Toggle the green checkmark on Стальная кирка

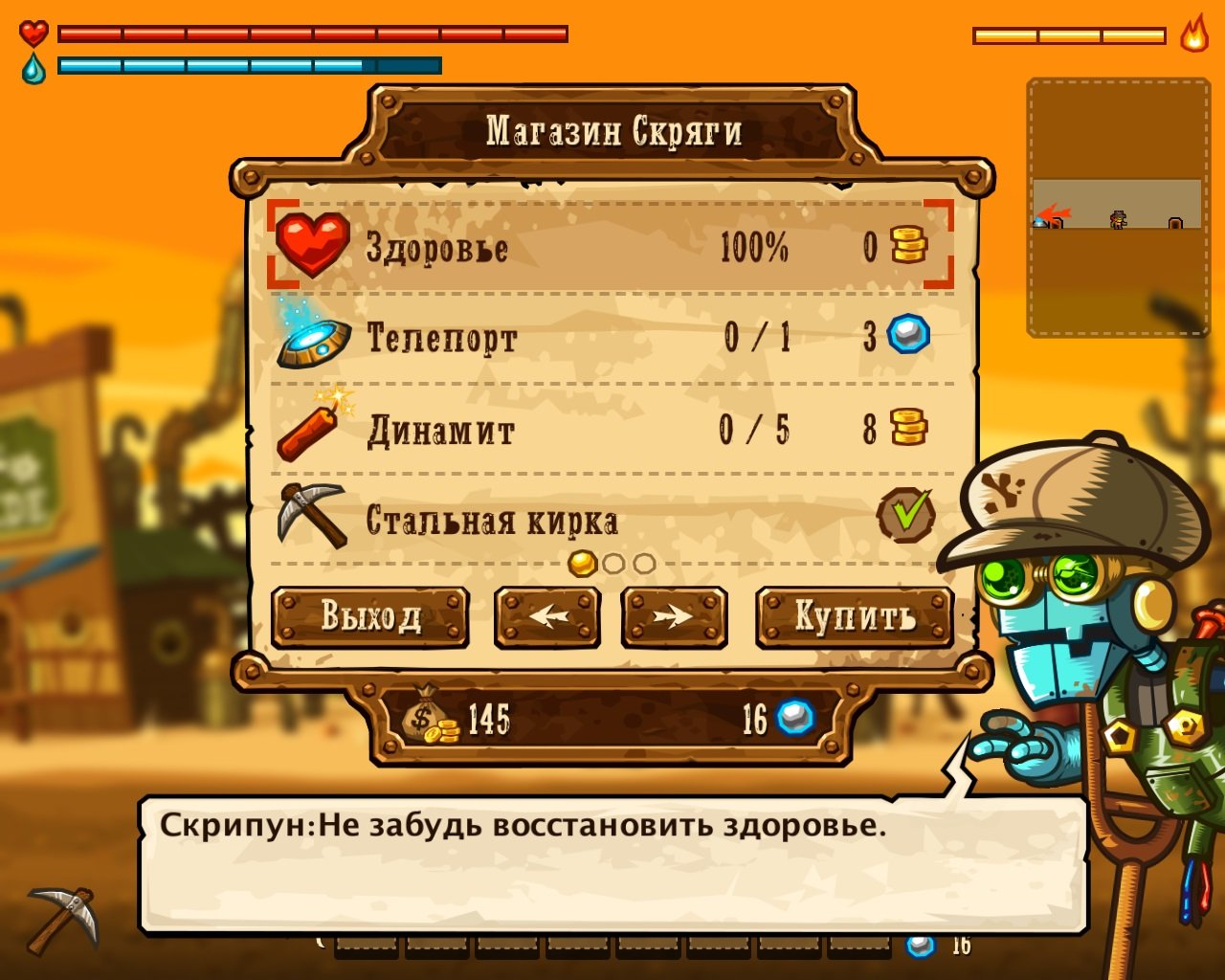pos(905,513)
